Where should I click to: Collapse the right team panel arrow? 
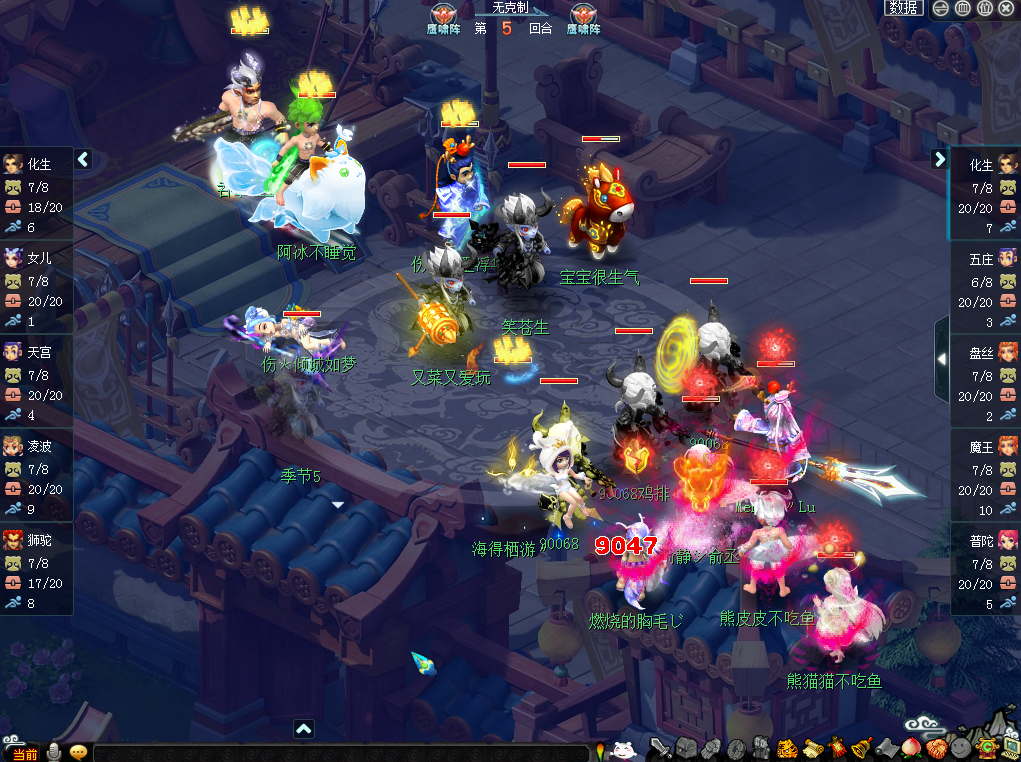(939, 159)
